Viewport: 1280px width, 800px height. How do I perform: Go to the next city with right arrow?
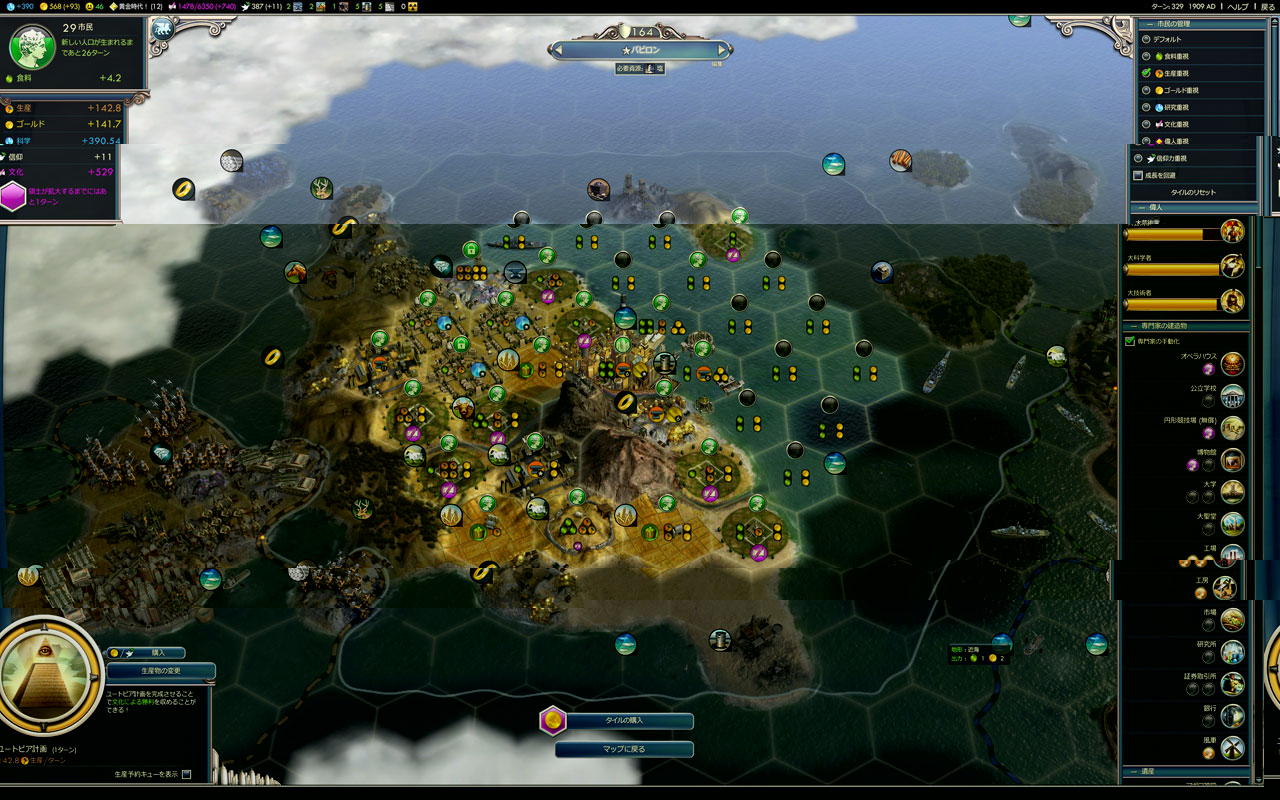pos(724,50)
